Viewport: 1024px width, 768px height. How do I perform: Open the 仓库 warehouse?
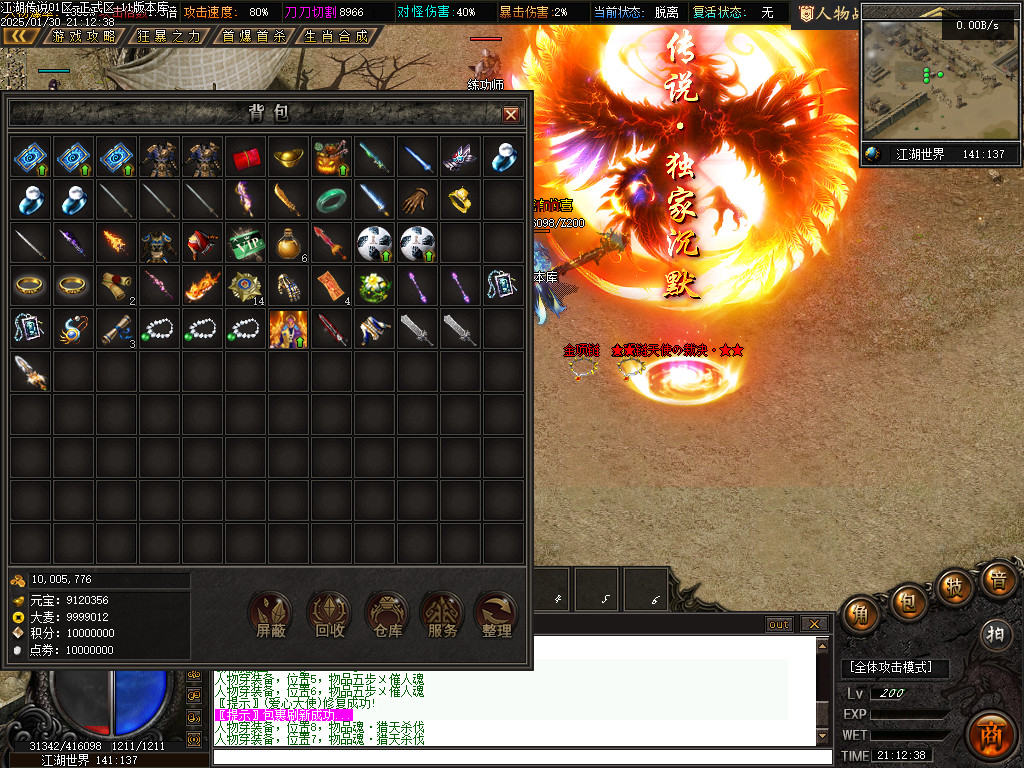pos(386,614)
